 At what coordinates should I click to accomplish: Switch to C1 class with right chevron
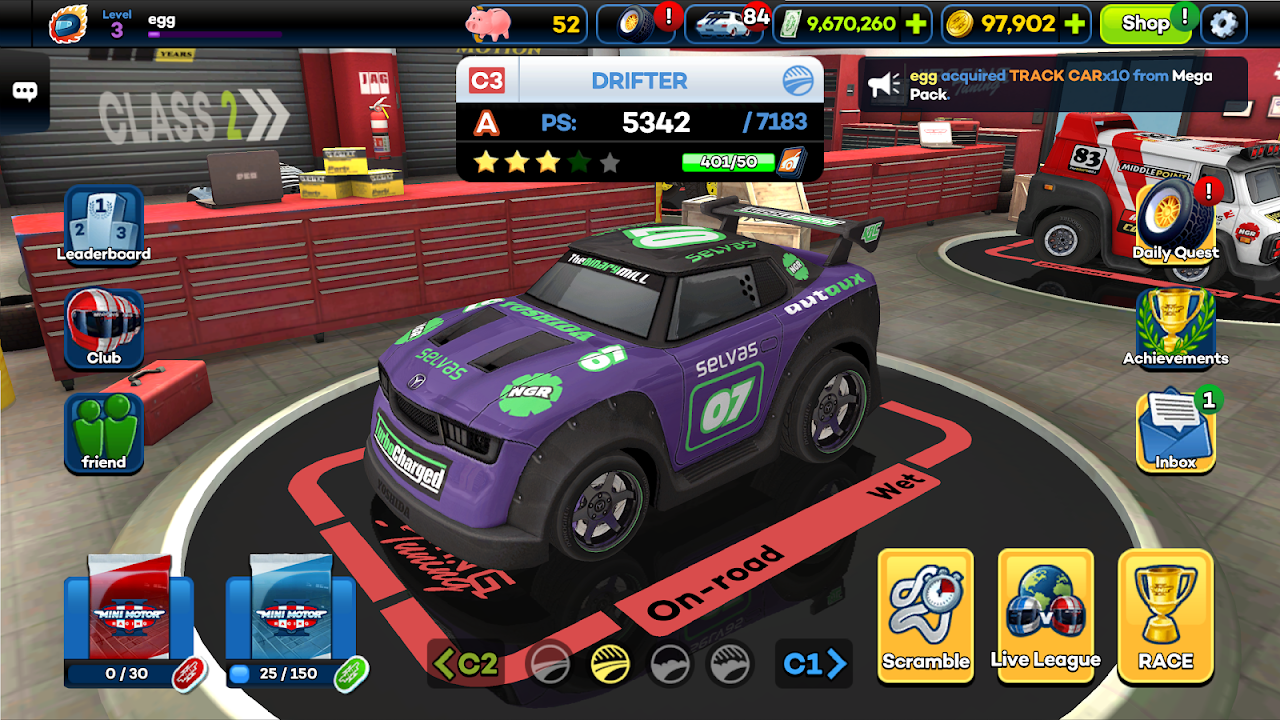click(x=812, y=665)
